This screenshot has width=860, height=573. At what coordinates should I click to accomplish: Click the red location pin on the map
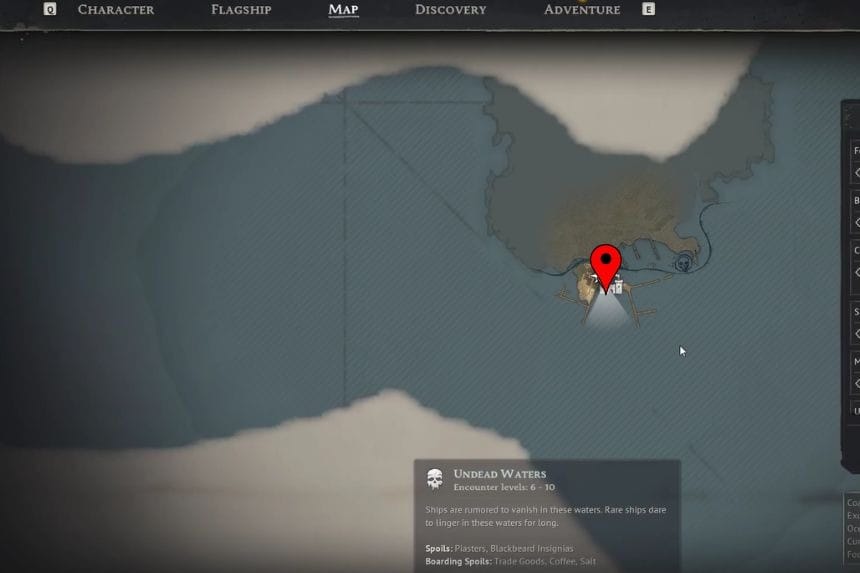click(605, 263)
